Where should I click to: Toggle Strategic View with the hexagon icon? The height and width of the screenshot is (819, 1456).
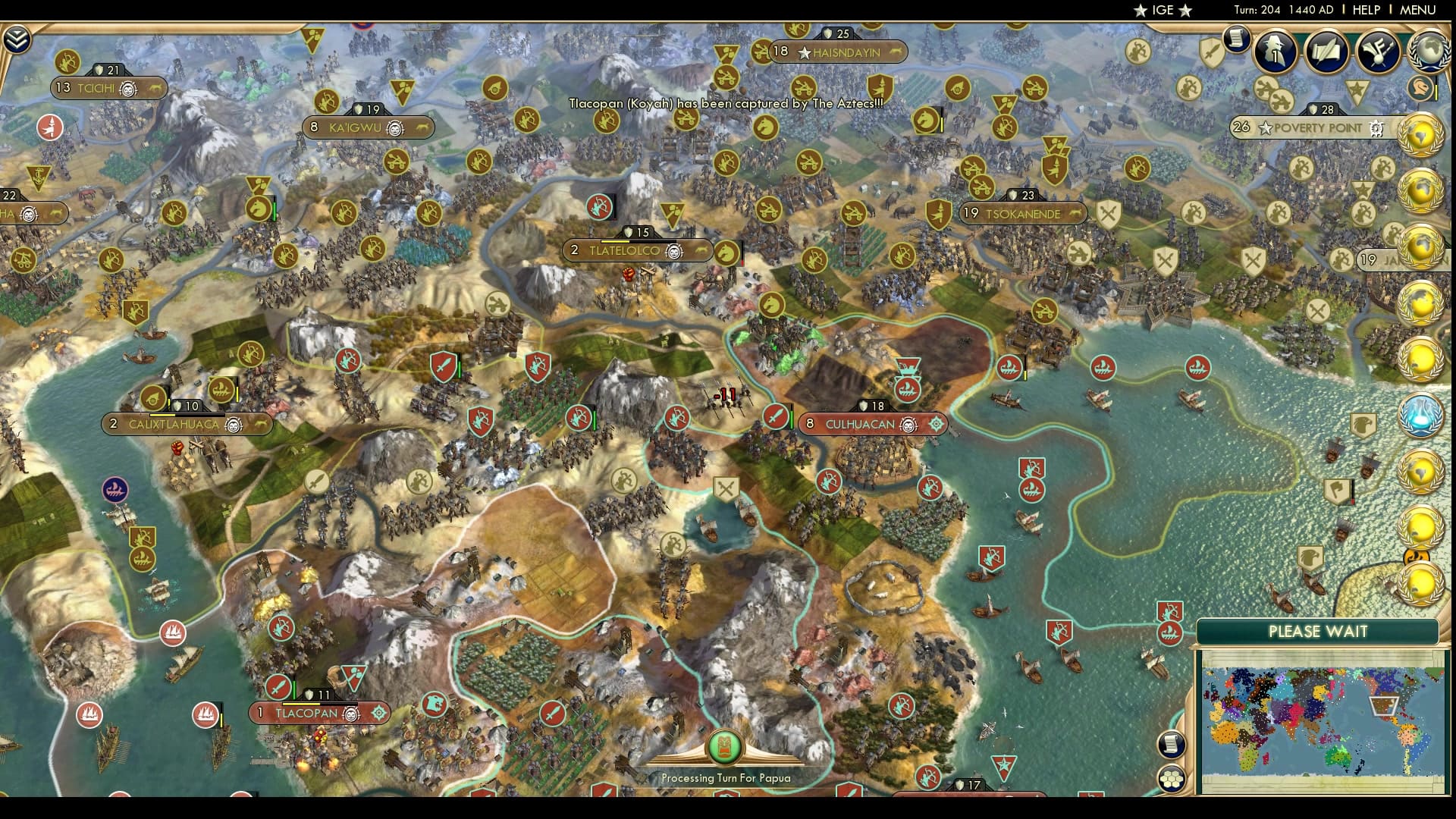1172,780
